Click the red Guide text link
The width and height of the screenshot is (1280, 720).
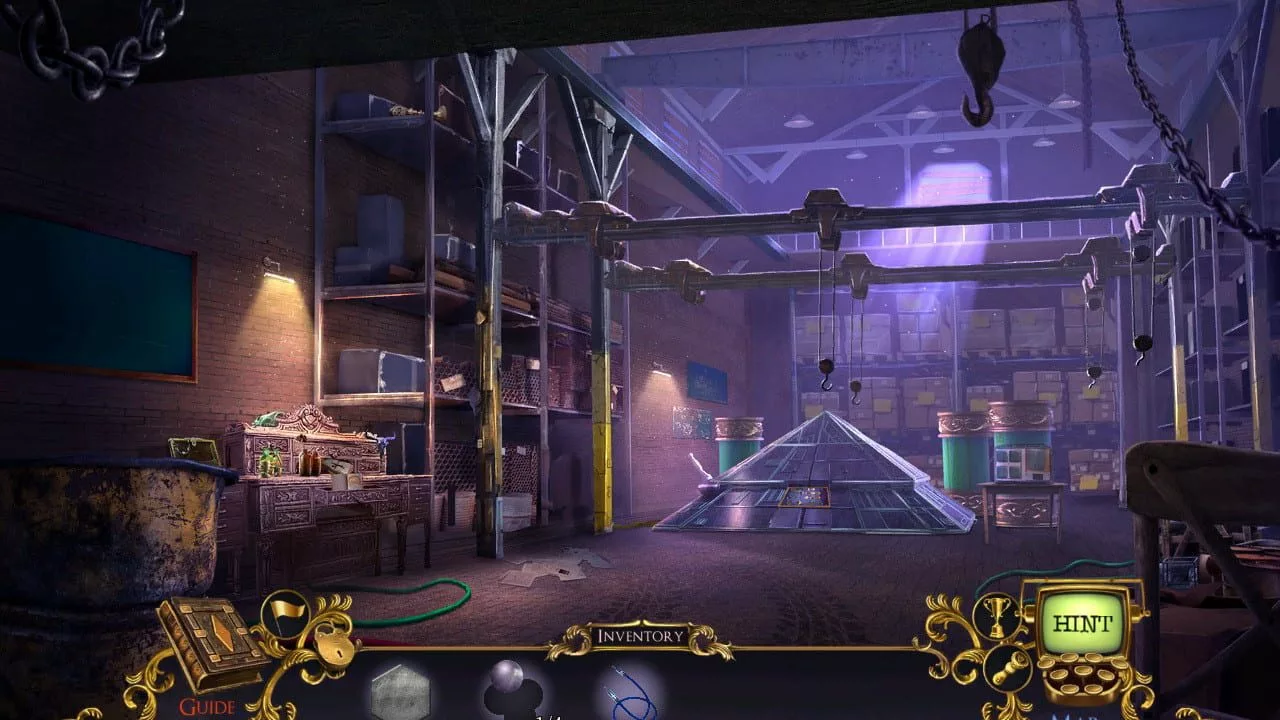pyautogui.click(x=207, y=707)
